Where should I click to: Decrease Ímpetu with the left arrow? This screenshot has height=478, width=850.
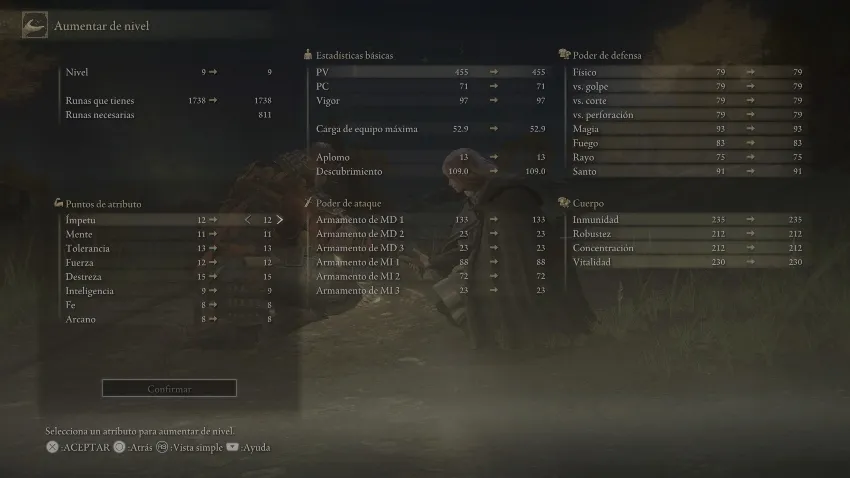(248, 220)
